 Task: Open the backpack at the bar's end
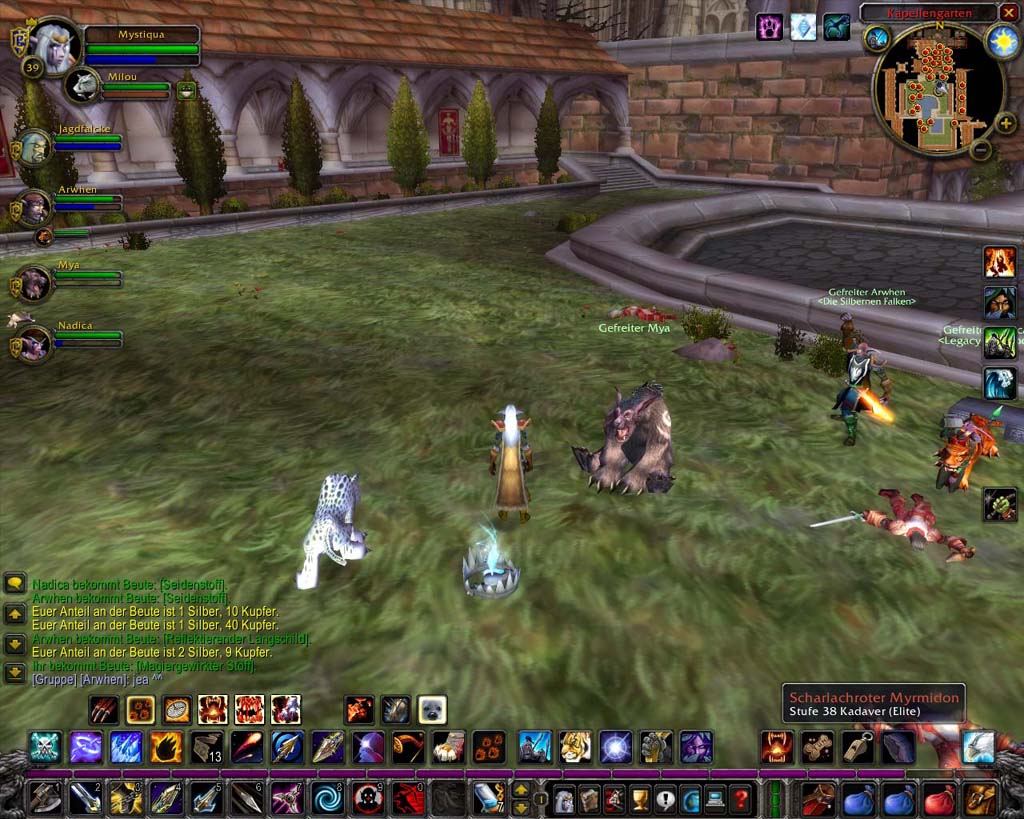pos(980,800)
